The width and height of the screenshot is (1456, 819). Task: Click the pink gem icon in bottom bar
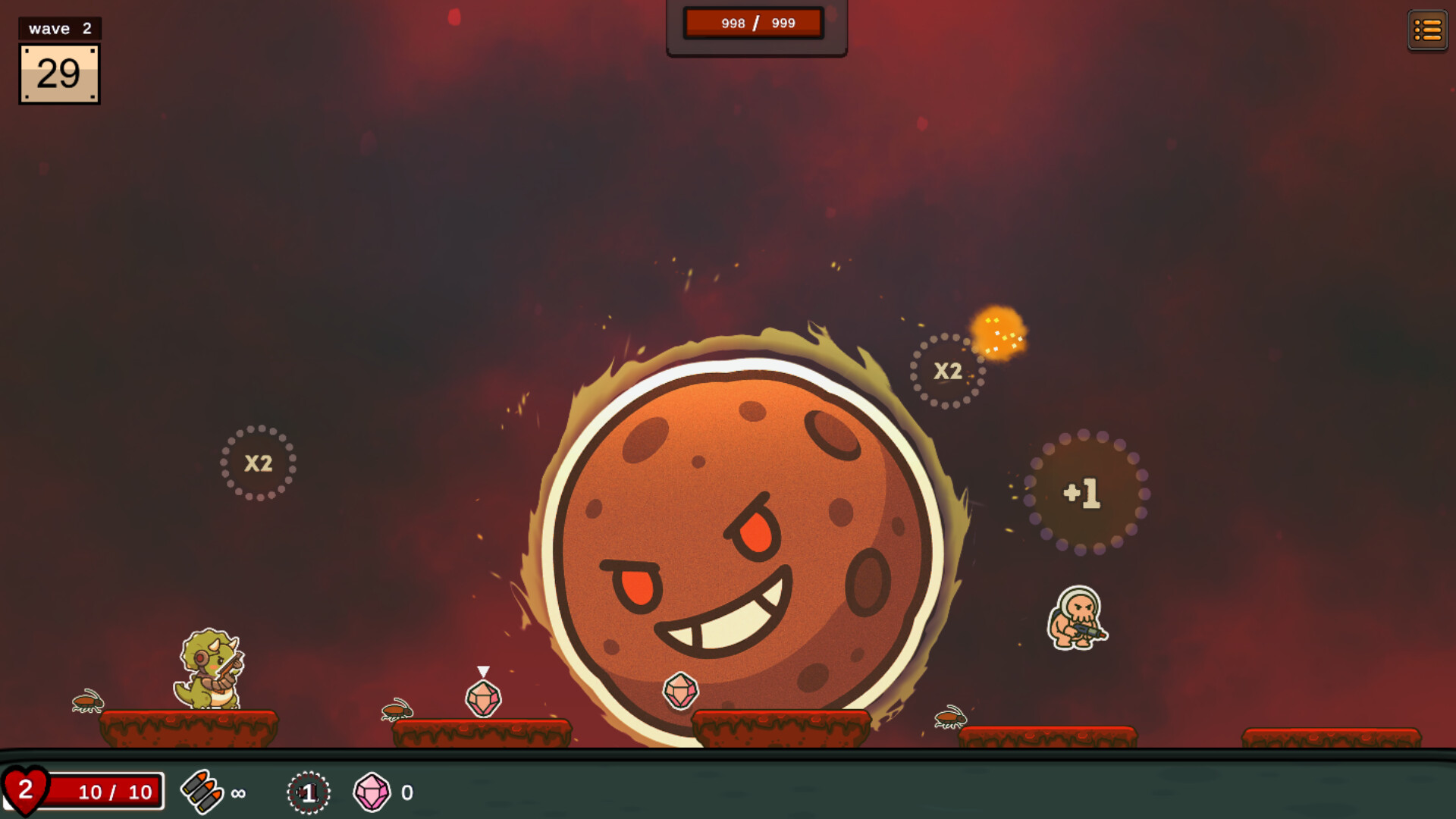click(x=371, y=792)
